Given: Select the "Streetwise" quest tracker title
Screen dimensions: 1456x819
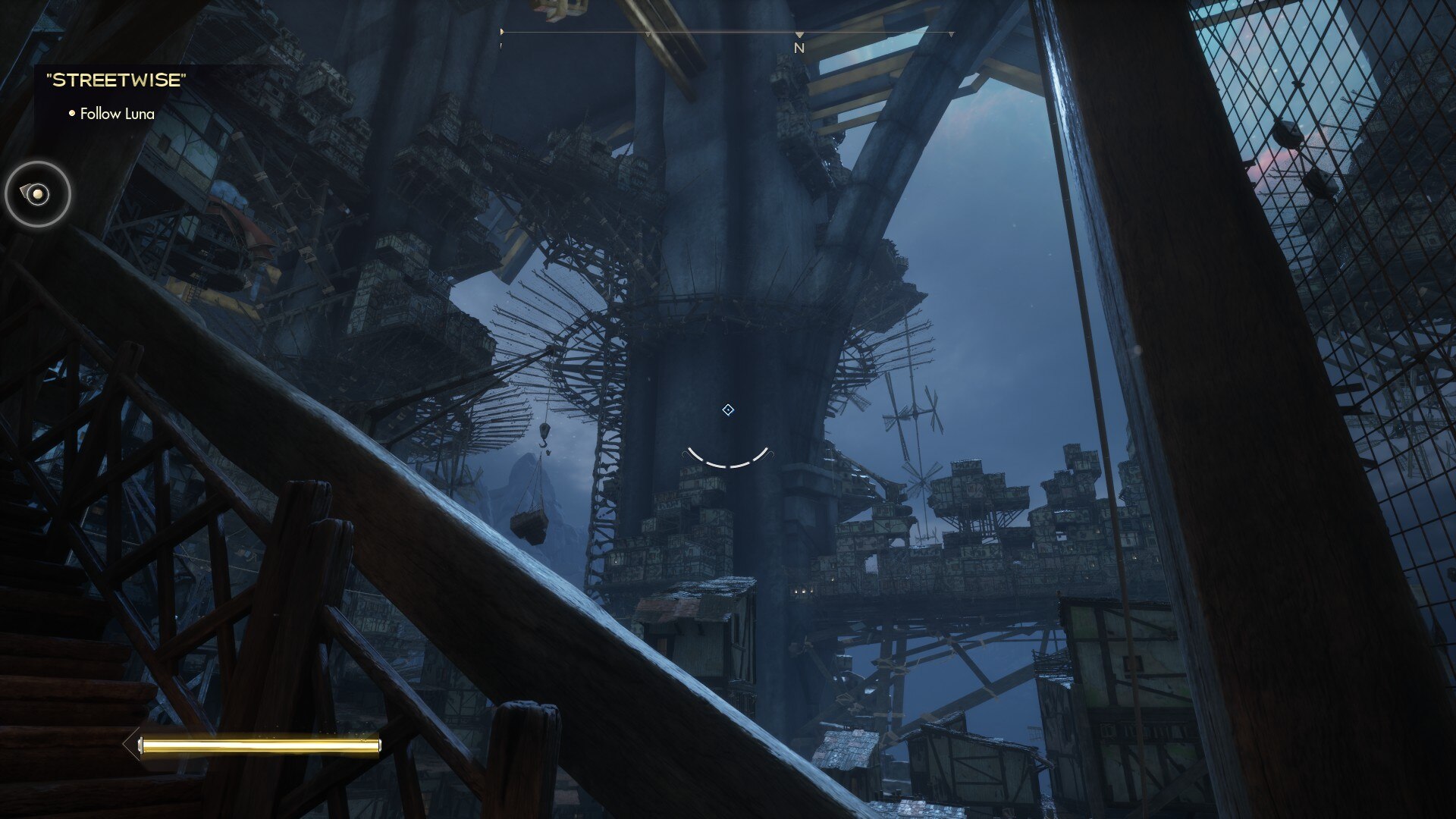Looking at the screenshot, I should pos(116,80).
